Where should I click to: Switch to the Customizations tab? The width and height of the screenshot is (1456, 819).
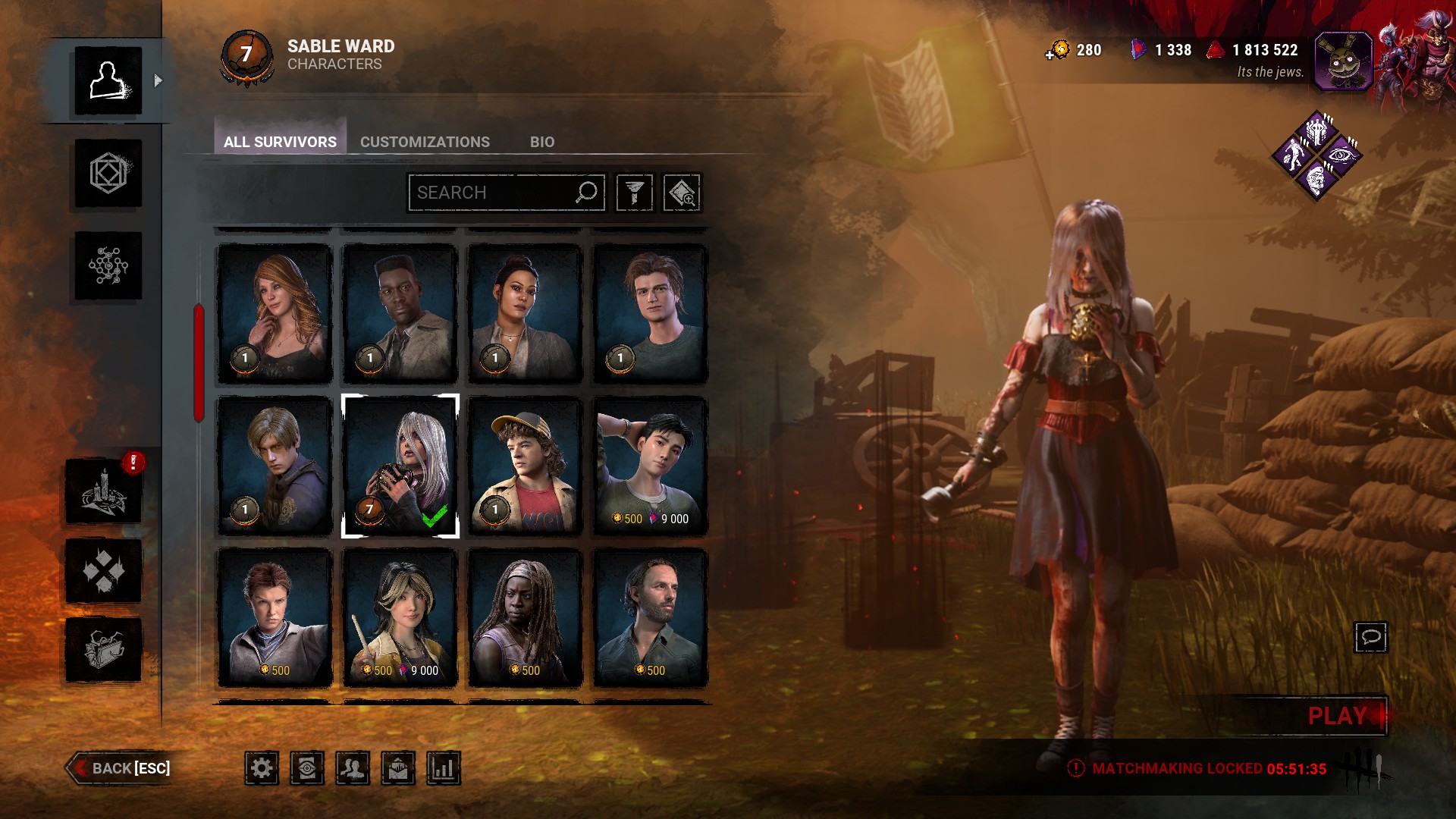click(x=425, y=142)
